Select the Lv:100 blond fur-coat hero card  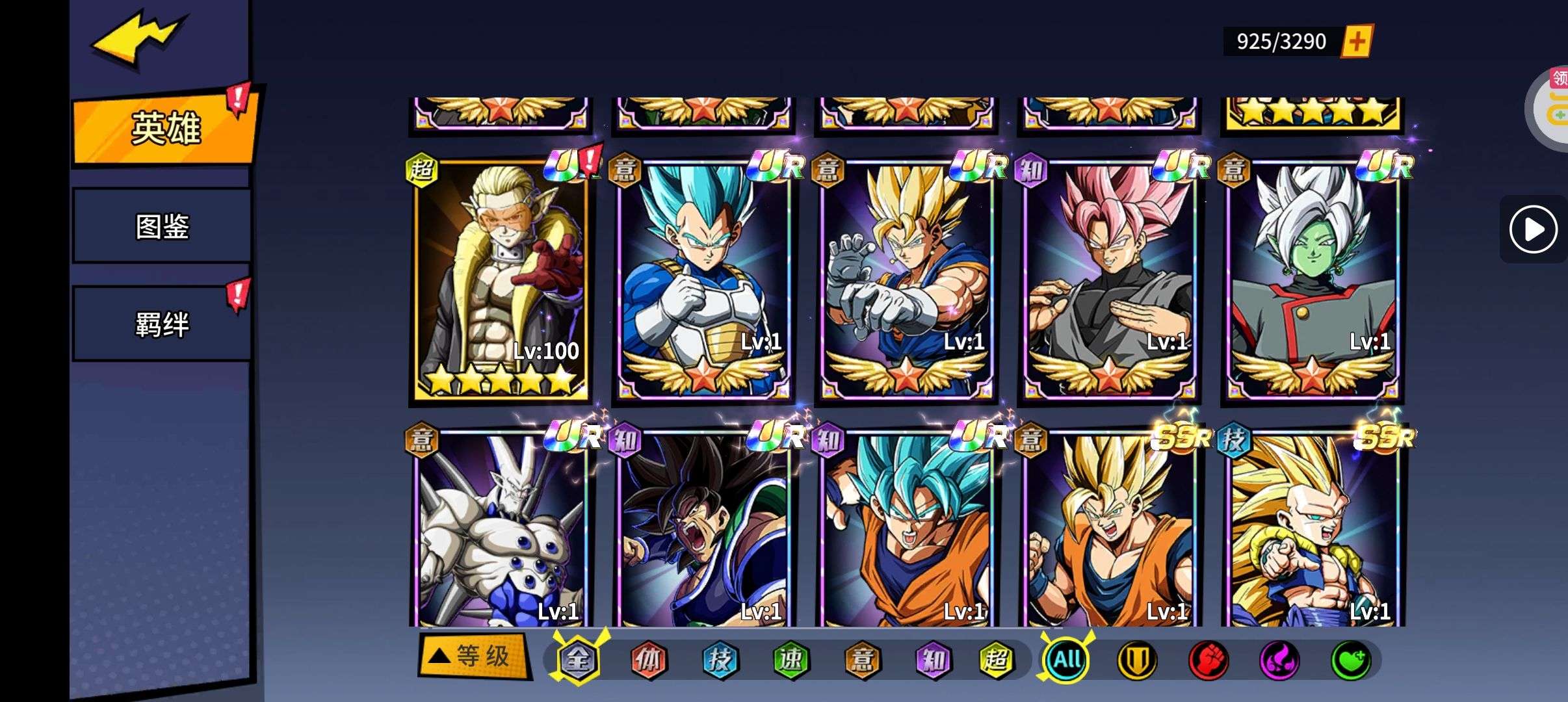(x=501, y=279)
